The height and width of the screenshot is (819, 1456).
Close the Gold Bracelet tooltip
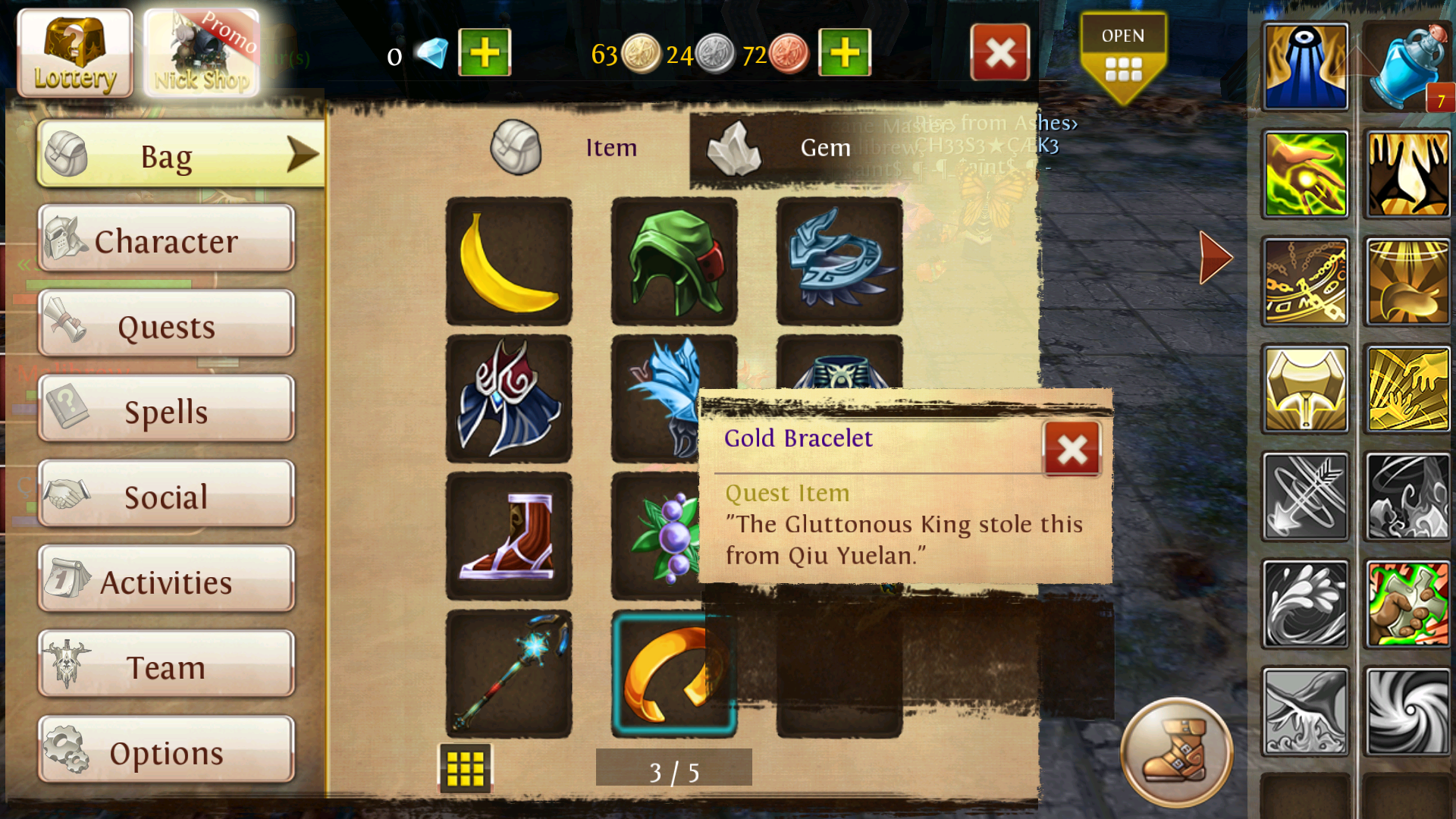point(1072,450)
